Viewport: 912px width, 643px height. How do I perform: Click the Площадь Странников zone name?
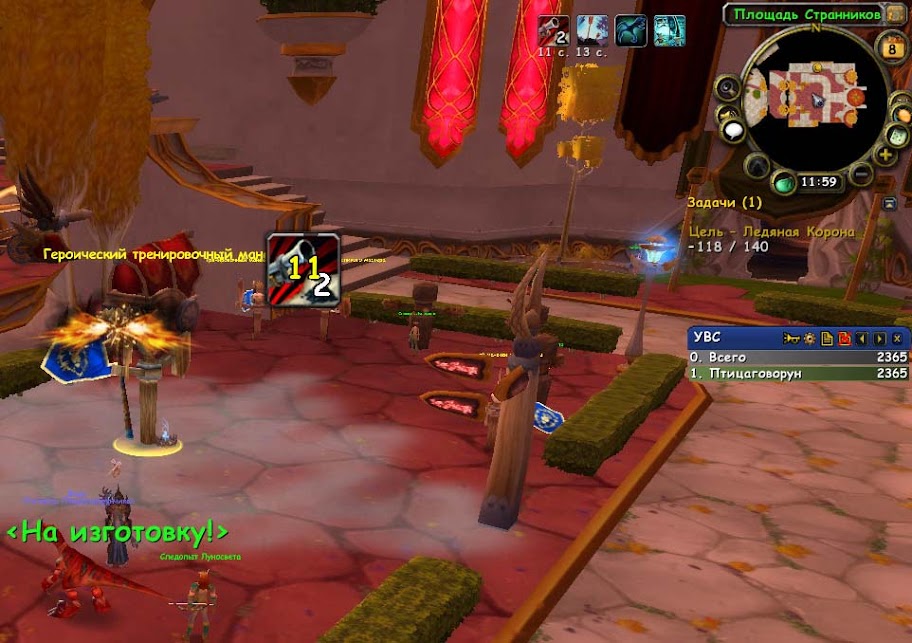[x=806, y=14]
